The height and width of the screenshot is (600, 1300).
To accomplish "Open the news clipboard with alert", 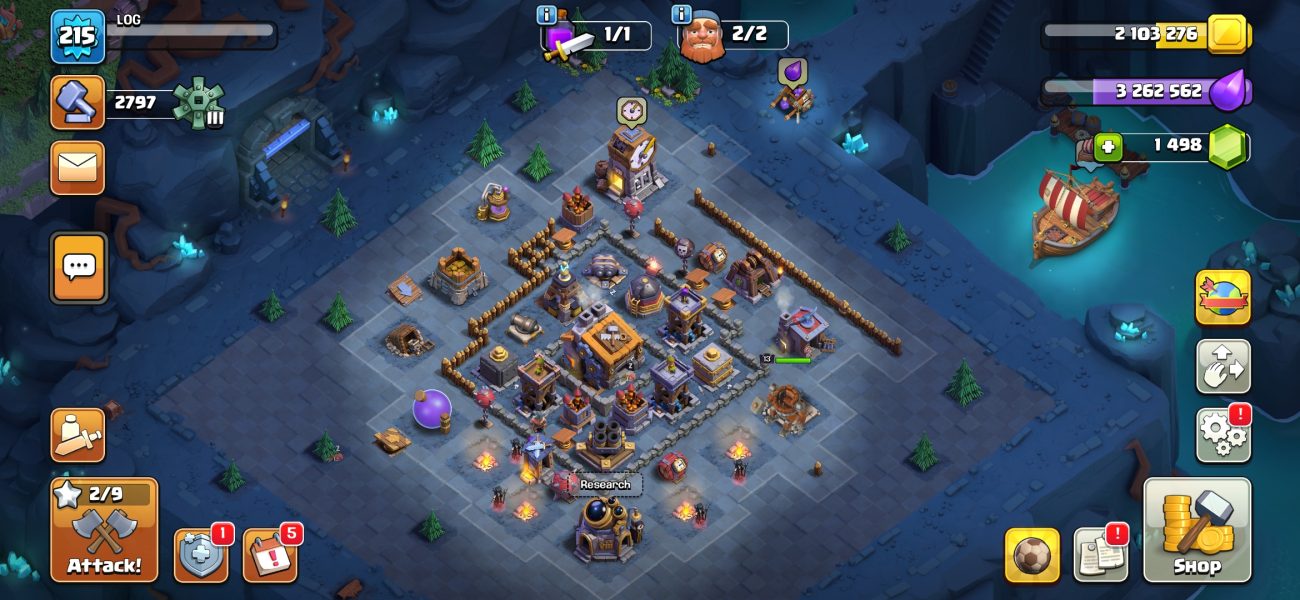I will point(1100,555).
